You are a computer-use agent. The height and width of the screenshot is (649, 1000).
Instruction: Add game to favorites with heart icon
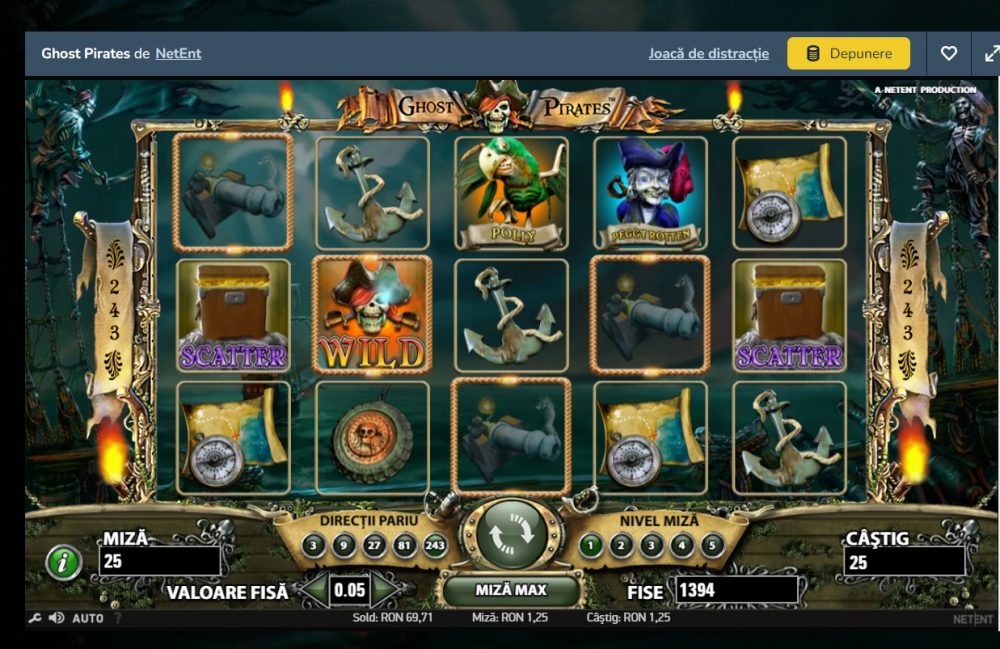tap(949, 54)
